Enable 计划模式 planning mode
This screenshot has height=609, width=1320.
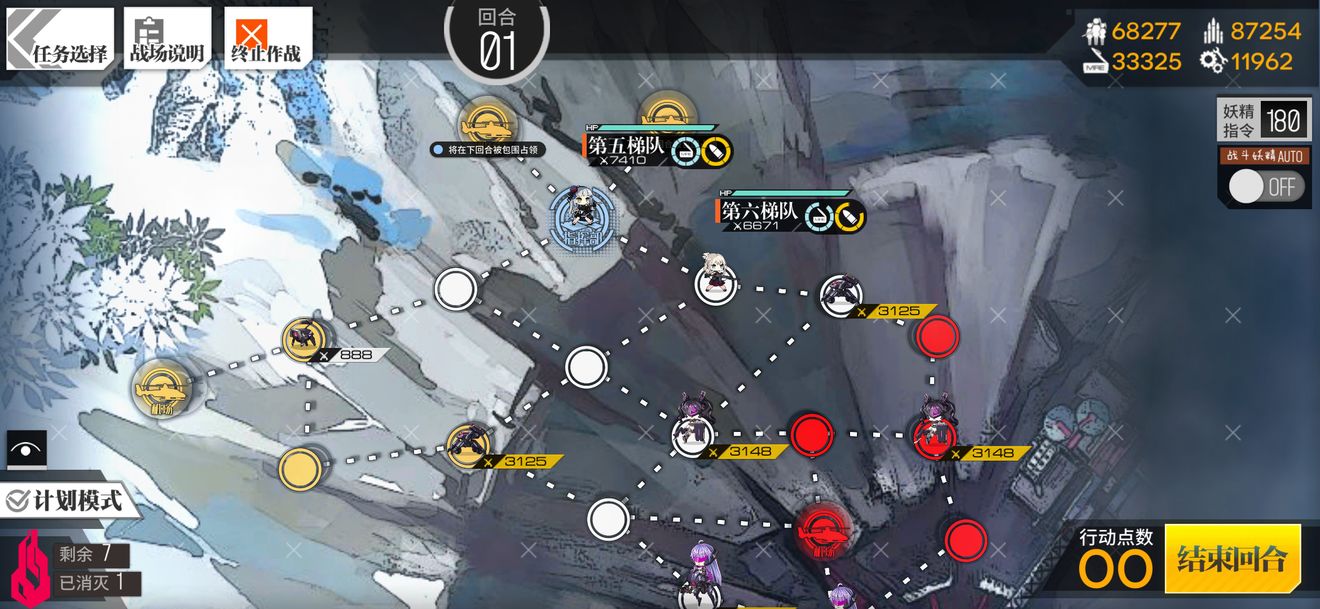click(x=66, y=499)
